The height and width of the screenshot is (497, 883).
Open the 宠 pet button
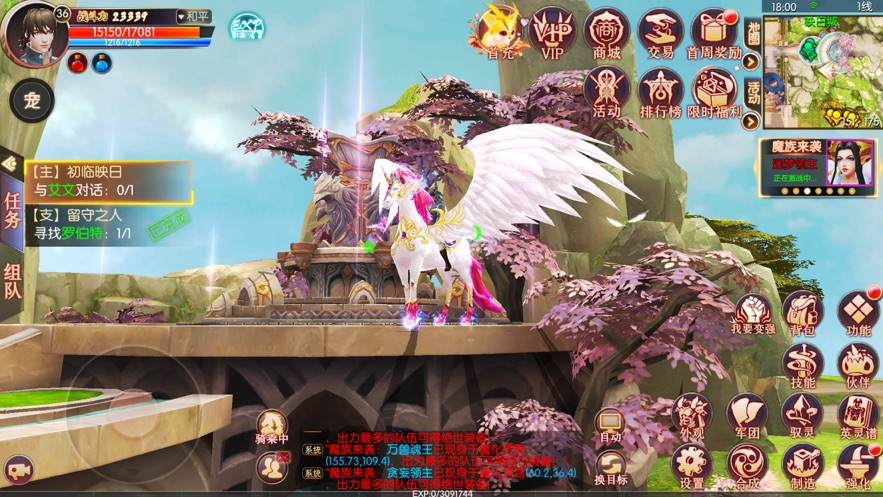(x=32, y=102)
